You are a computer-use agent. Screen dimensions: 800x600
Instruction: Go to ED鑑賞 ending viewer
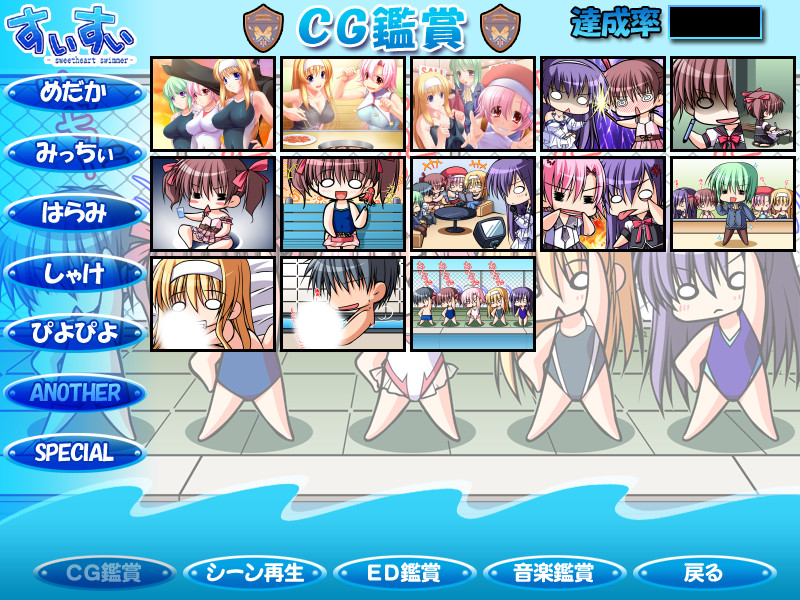404,573
